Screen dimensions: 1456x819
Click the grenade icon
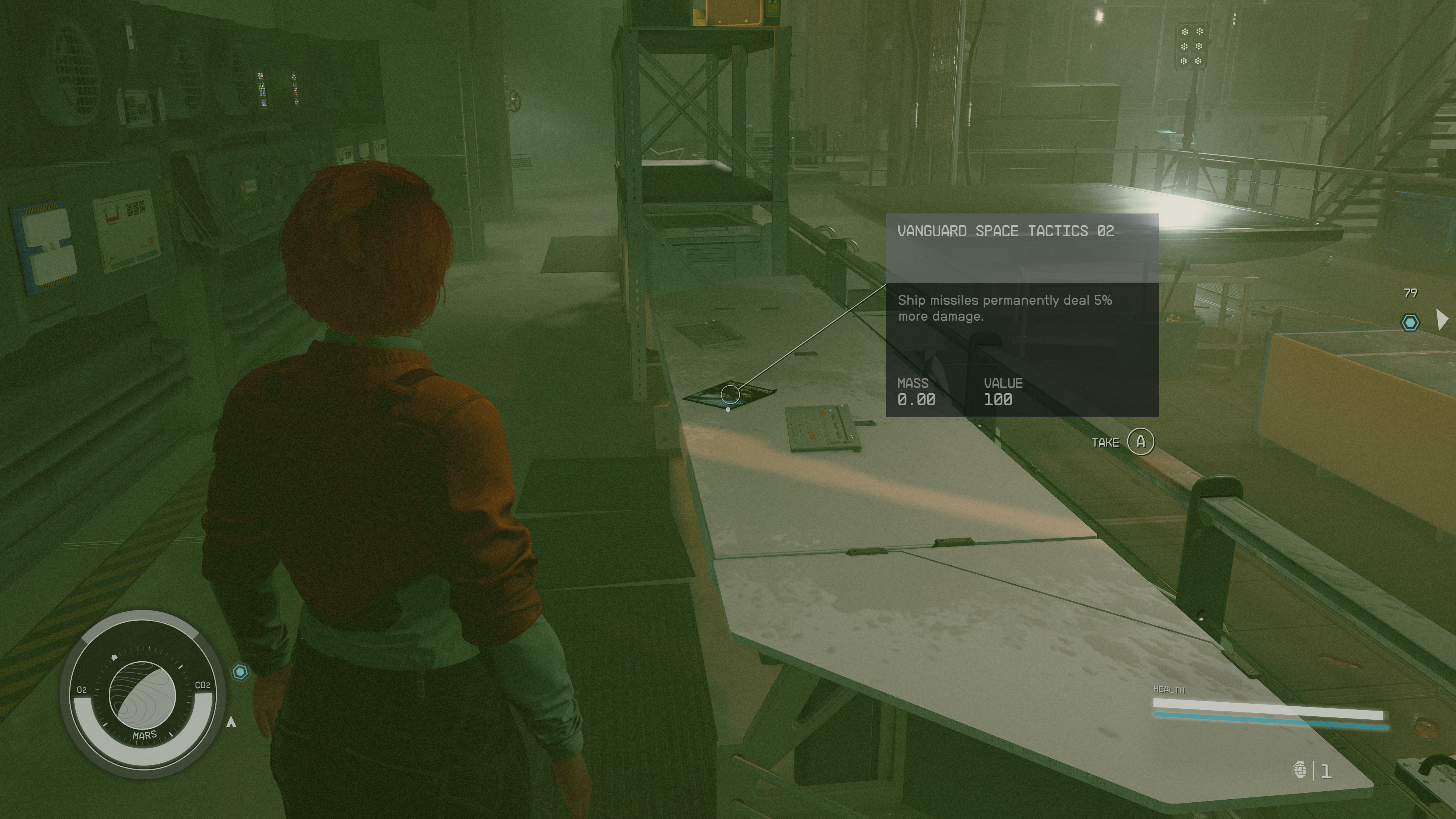coord(1299,770)
